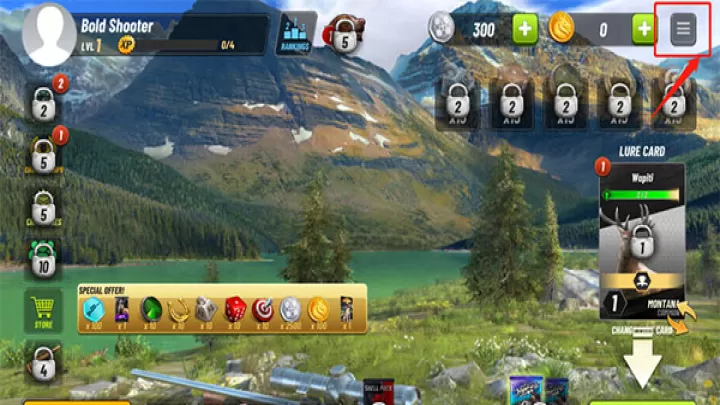The width and height of the screenshot is (720, 405).
Task: Click the red dice in the special offer
Action: tap(234, 309)
